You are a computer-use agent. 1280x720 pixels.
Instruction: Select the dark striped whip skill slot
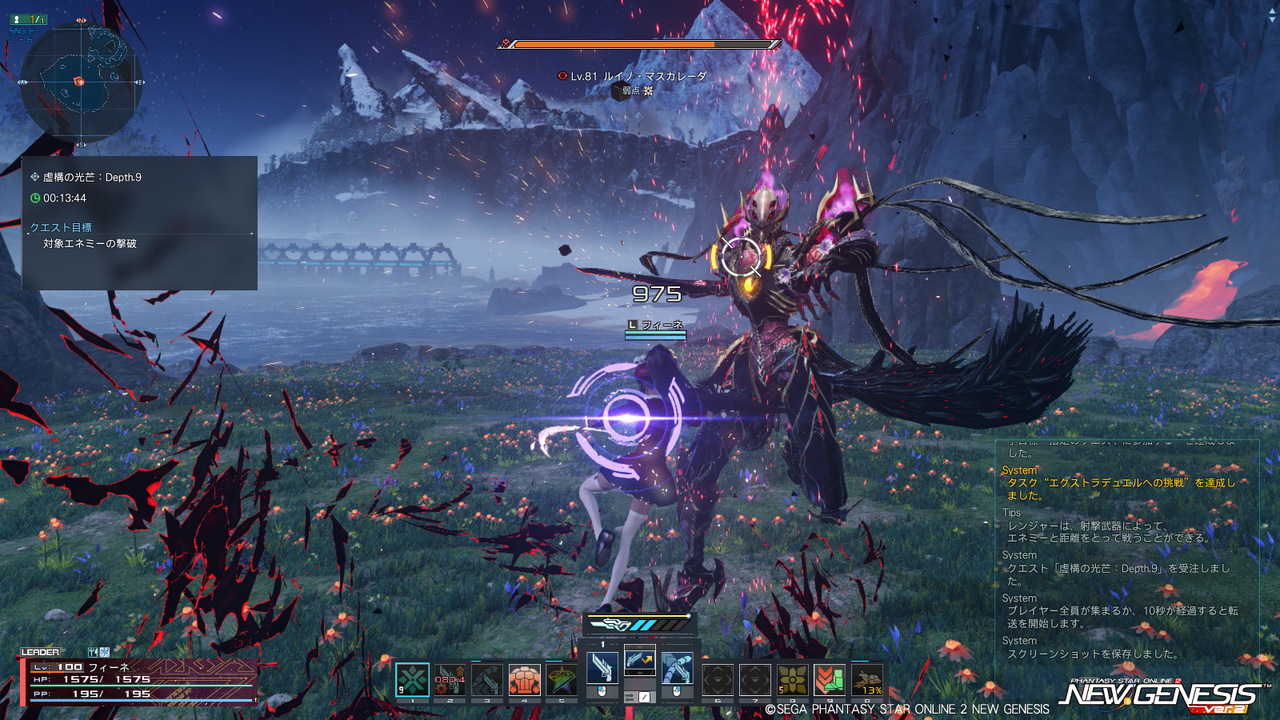tap(487, 680)
